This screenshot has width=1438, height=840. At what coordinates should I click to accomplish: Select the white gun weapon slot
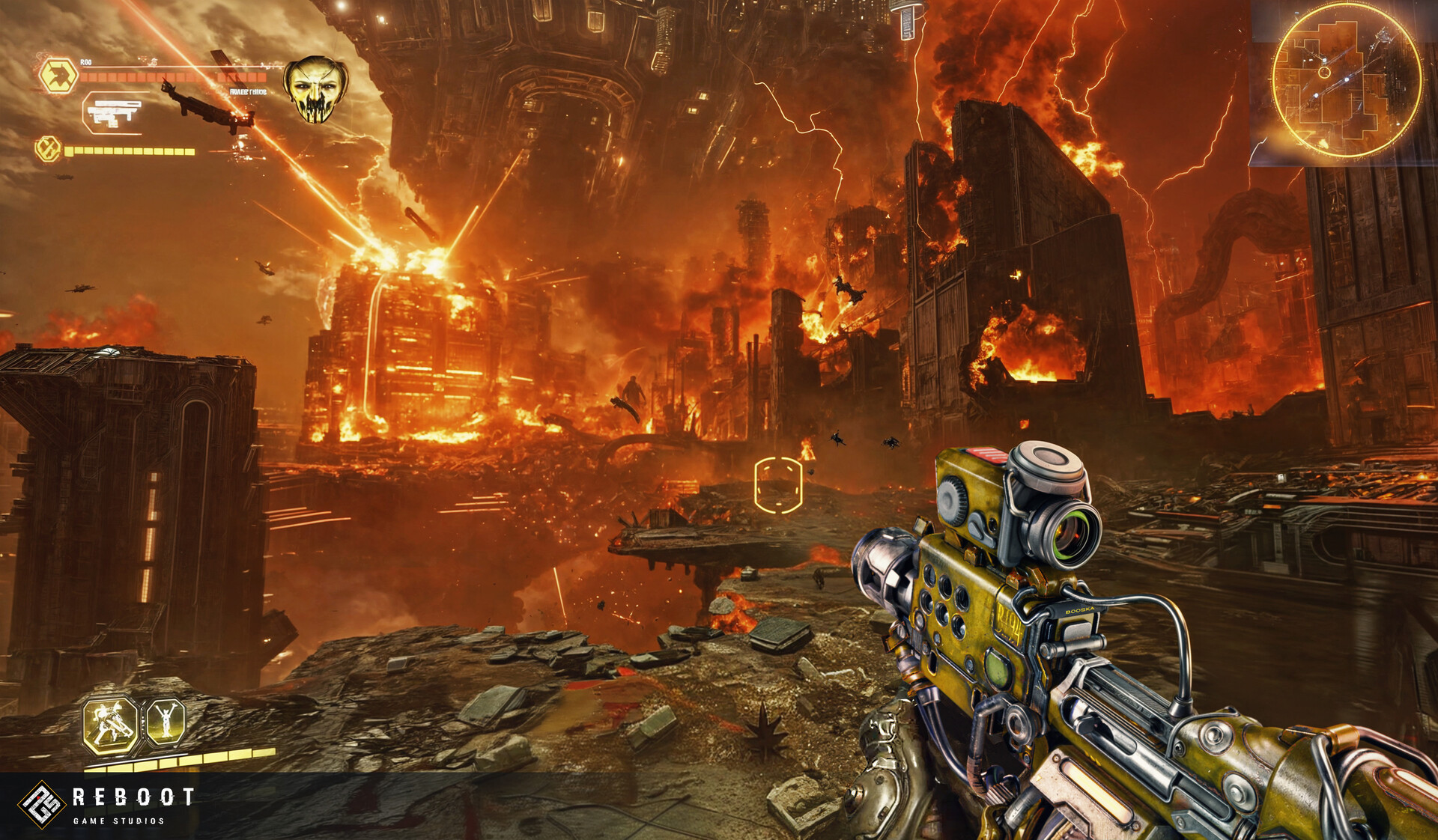coord(114,113)
